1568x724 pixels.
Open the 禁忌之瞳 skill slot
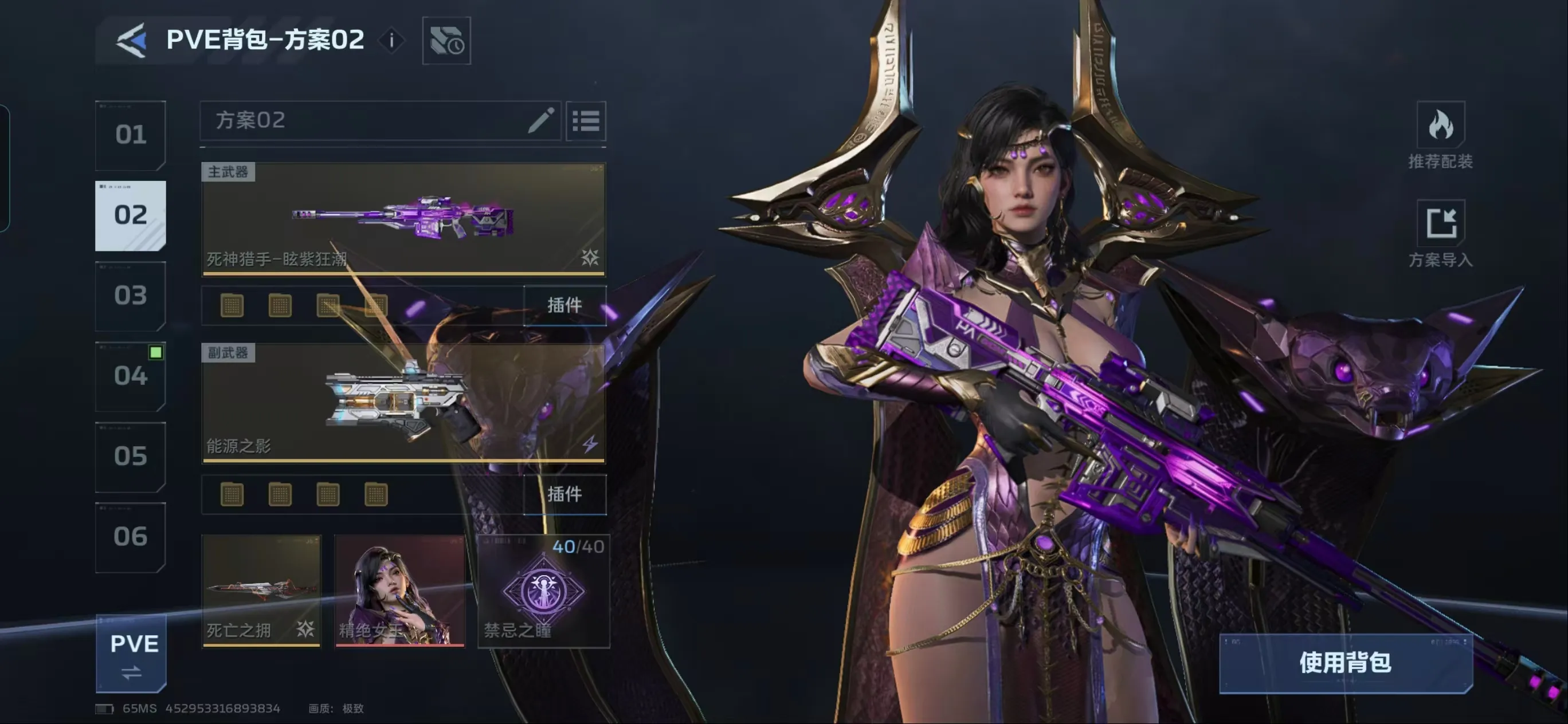tap(543, 590)
